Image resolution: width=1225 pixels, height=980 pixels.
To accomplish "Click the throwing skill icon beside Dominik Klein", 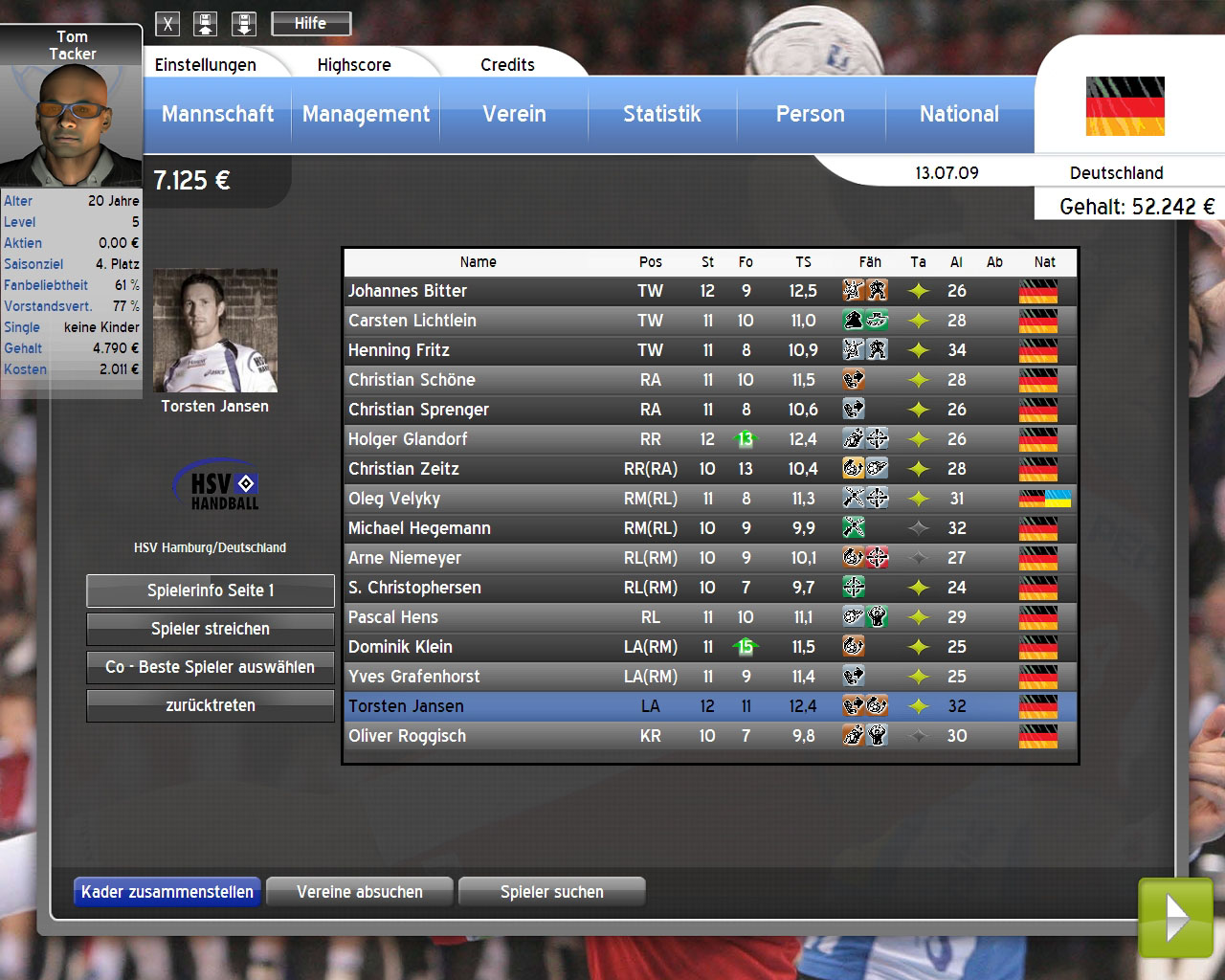I will 855,647.
